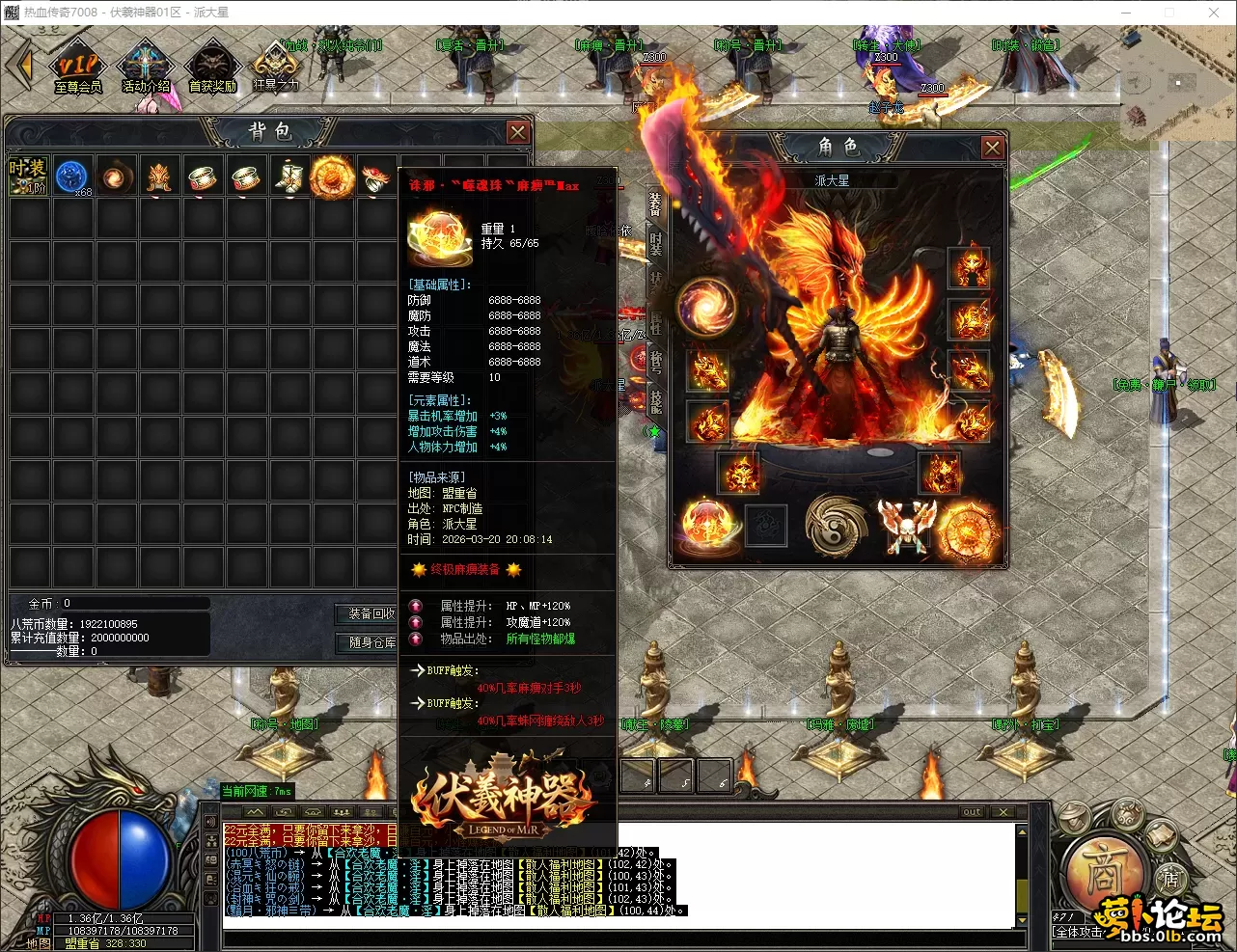The image size is (1237, 952).
Task: Switch to the 称号 title tab
Action: 656,363
